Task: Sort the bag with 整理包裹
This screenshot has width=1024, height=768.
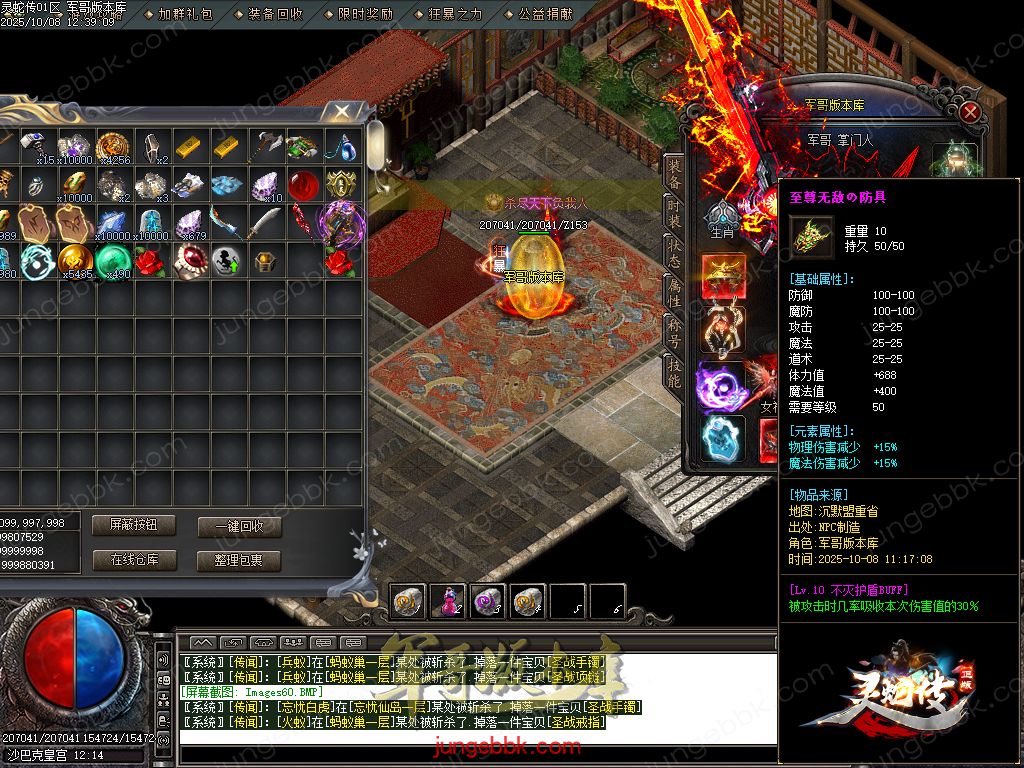Action: click(x=238, y=560)
